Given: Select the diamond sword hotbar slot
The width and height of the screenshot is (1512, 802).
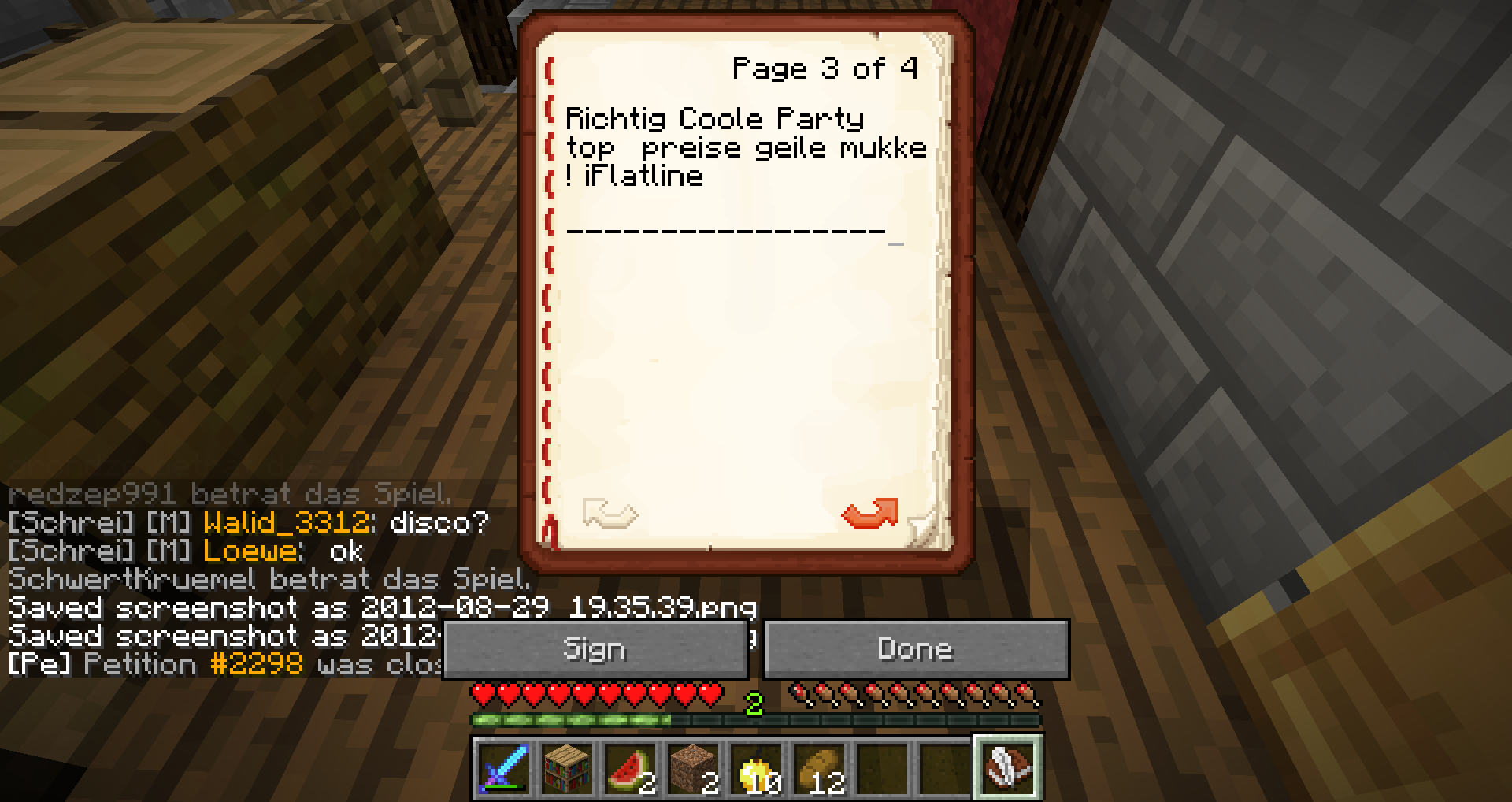Looking at the screenshot, I should [x=504, y=767].
